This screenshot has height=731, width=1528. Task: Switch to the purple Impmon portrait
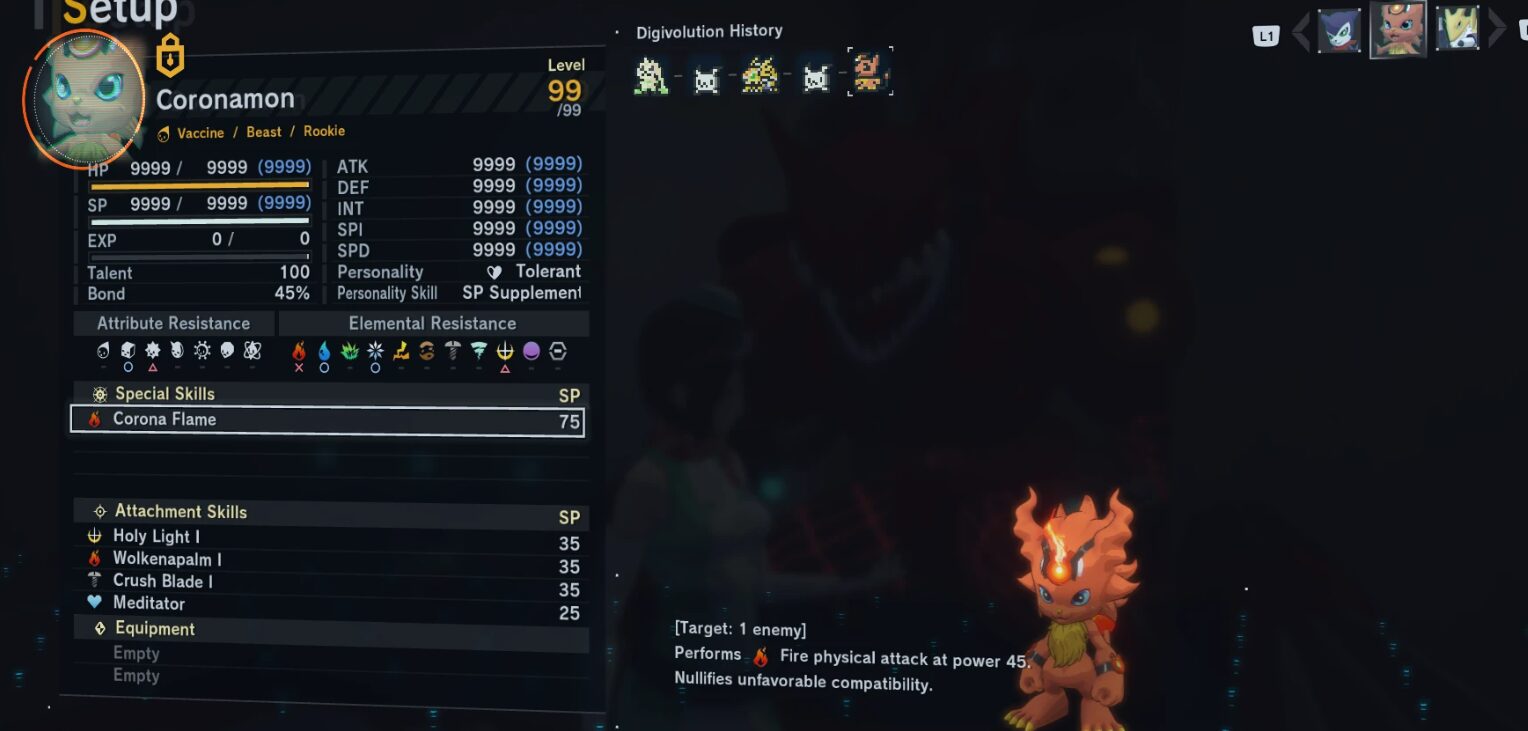[1339, 30]
